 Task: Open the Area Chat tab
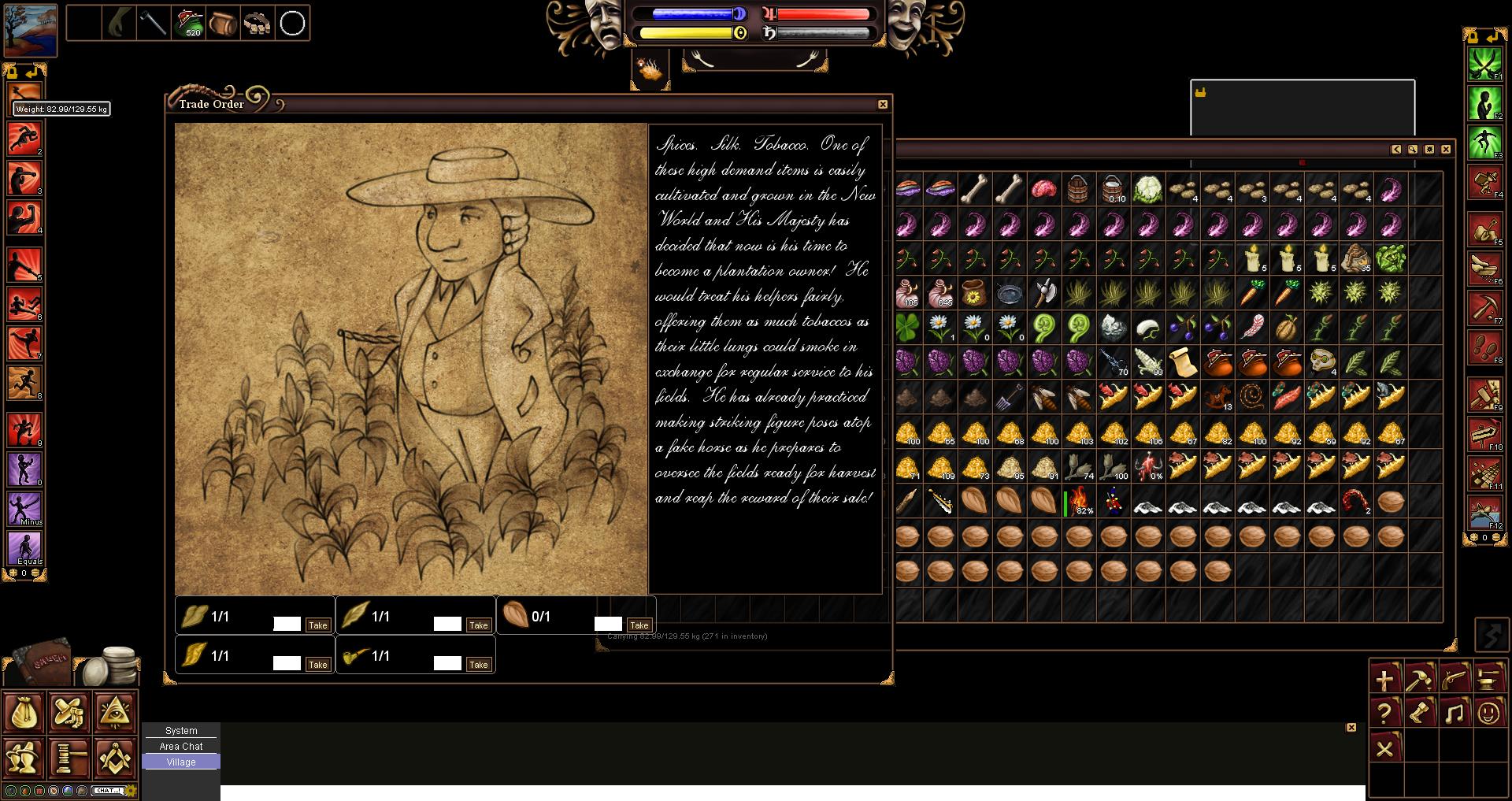click(181, 747)
